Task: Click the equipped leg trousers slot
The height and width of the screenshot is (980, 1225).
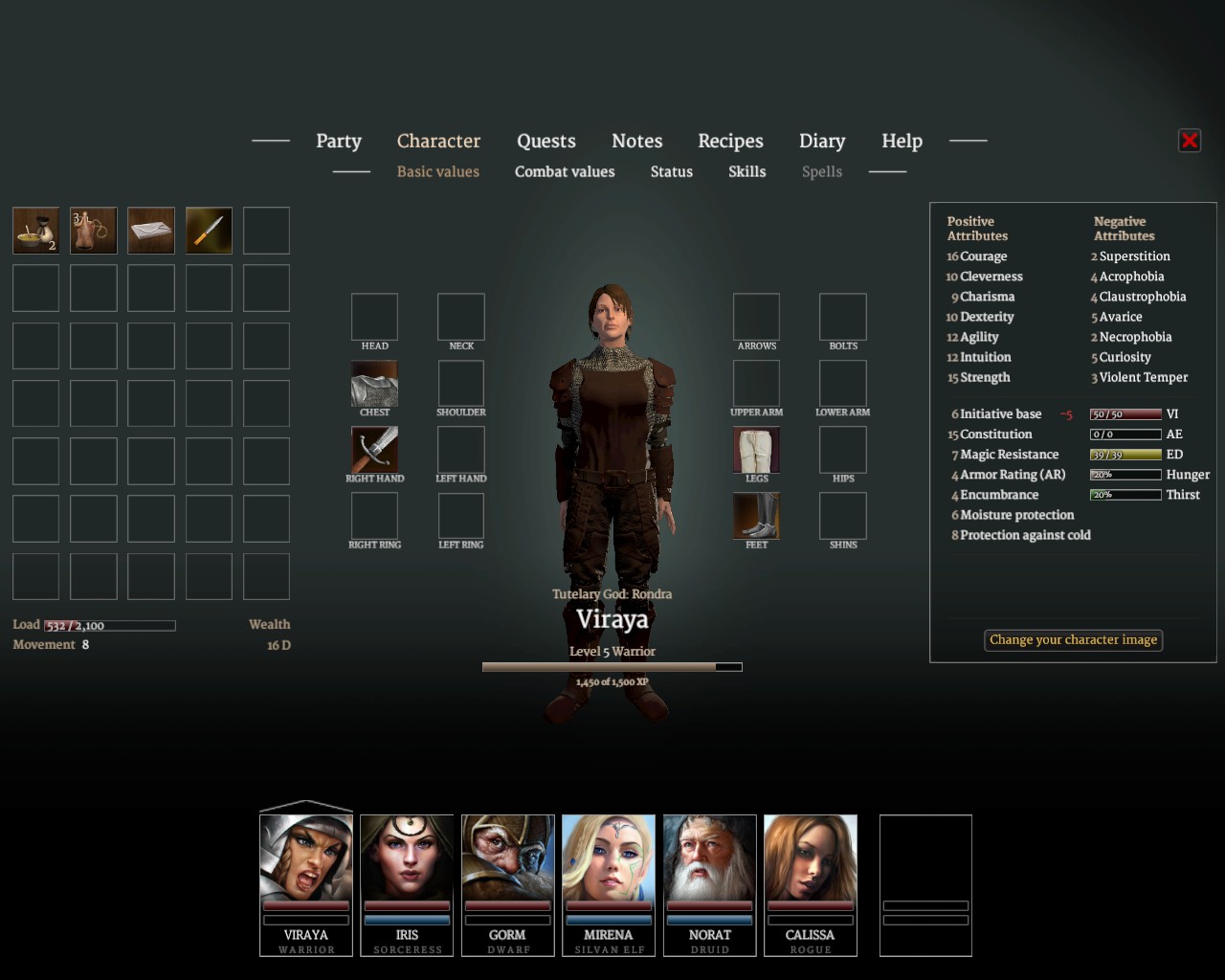Action: pos(756,451)
